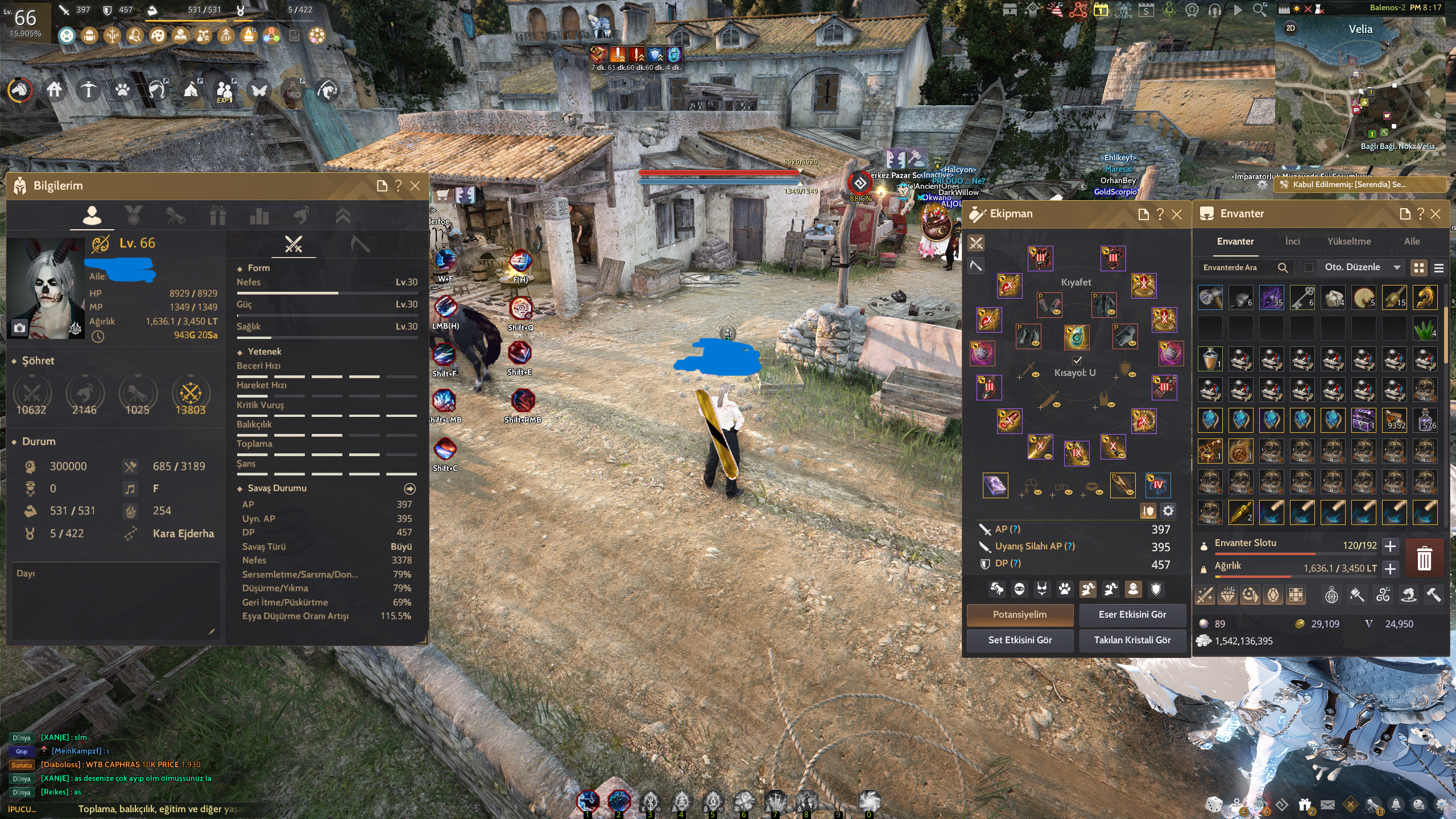Open the Oto. Düzenle dropdown

1362,267
